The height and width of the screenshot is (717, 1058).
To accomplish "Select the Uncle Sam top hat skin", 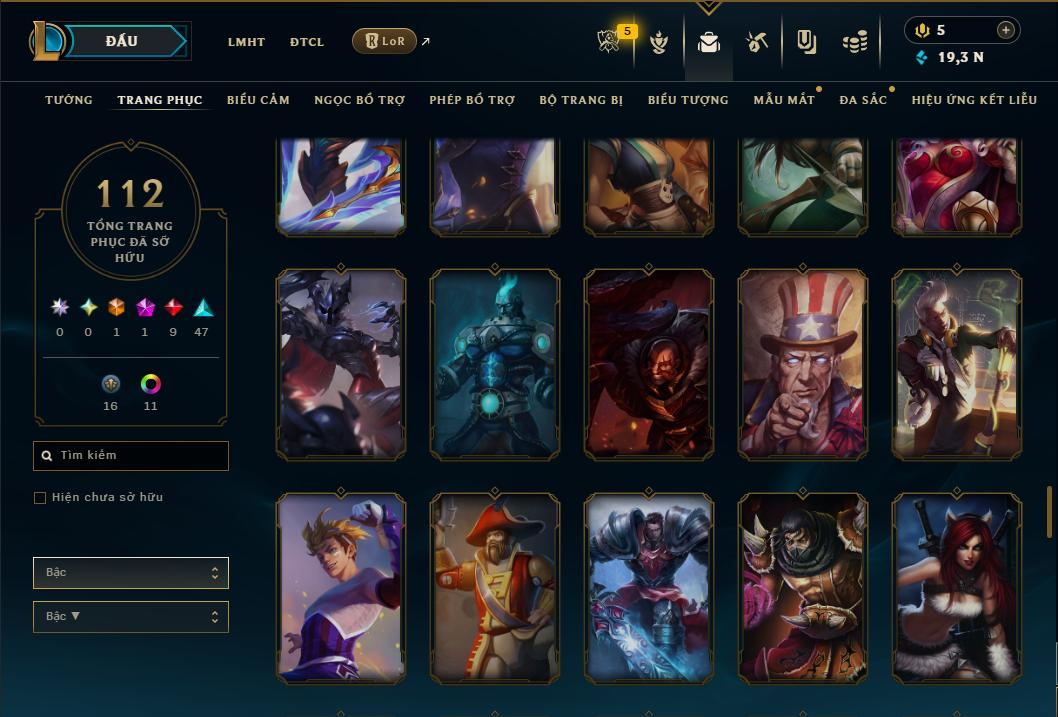I will point(803,365).
